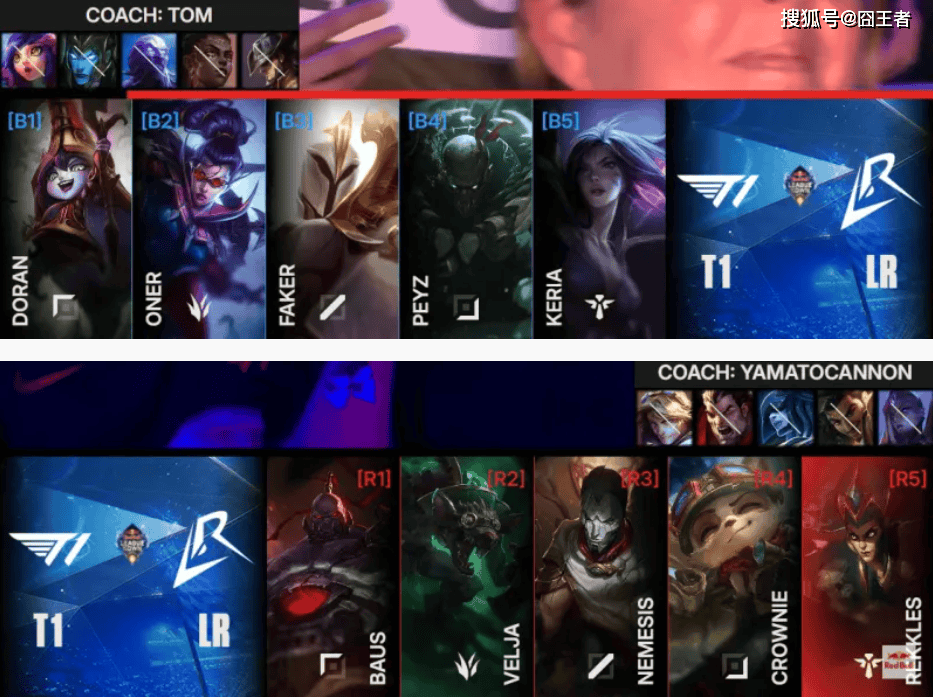Click the banned Neeko icon

click(28, 60)
